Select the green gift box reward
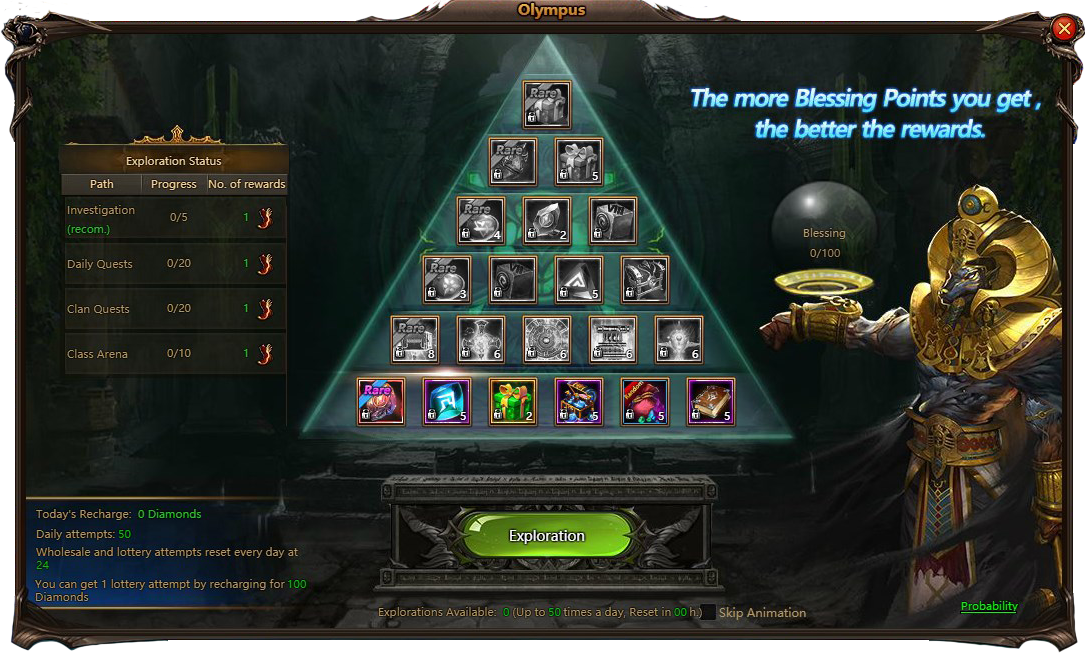1085x653 pixels. tap(513, 401)
